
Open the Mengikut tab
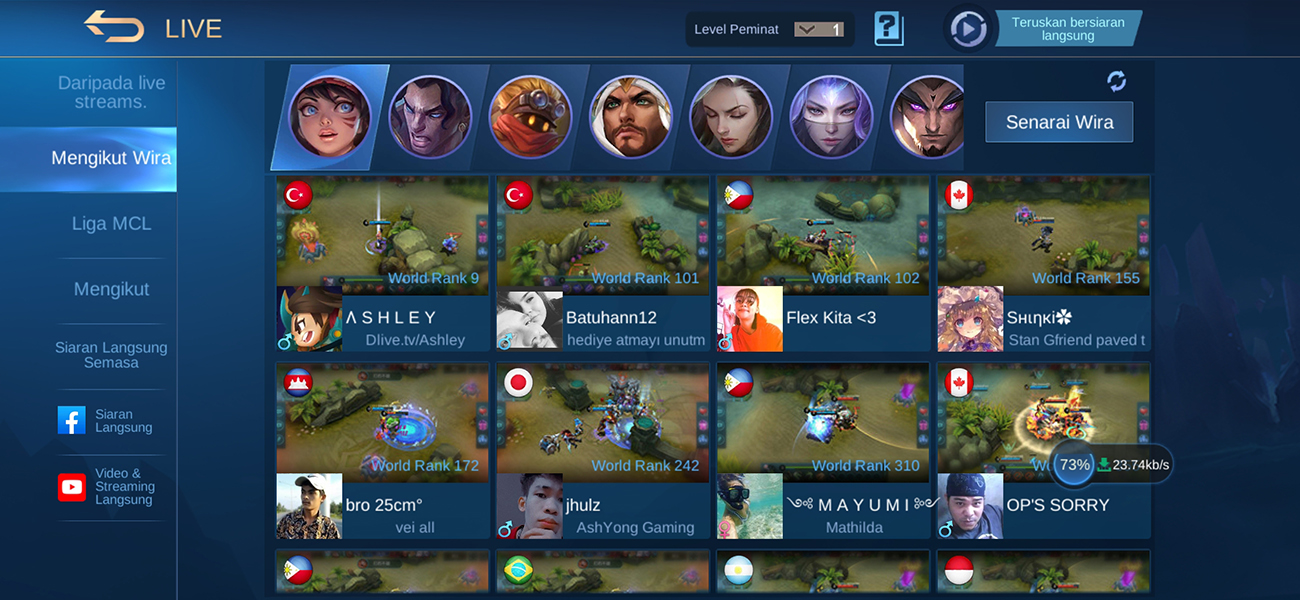(111, 289)
